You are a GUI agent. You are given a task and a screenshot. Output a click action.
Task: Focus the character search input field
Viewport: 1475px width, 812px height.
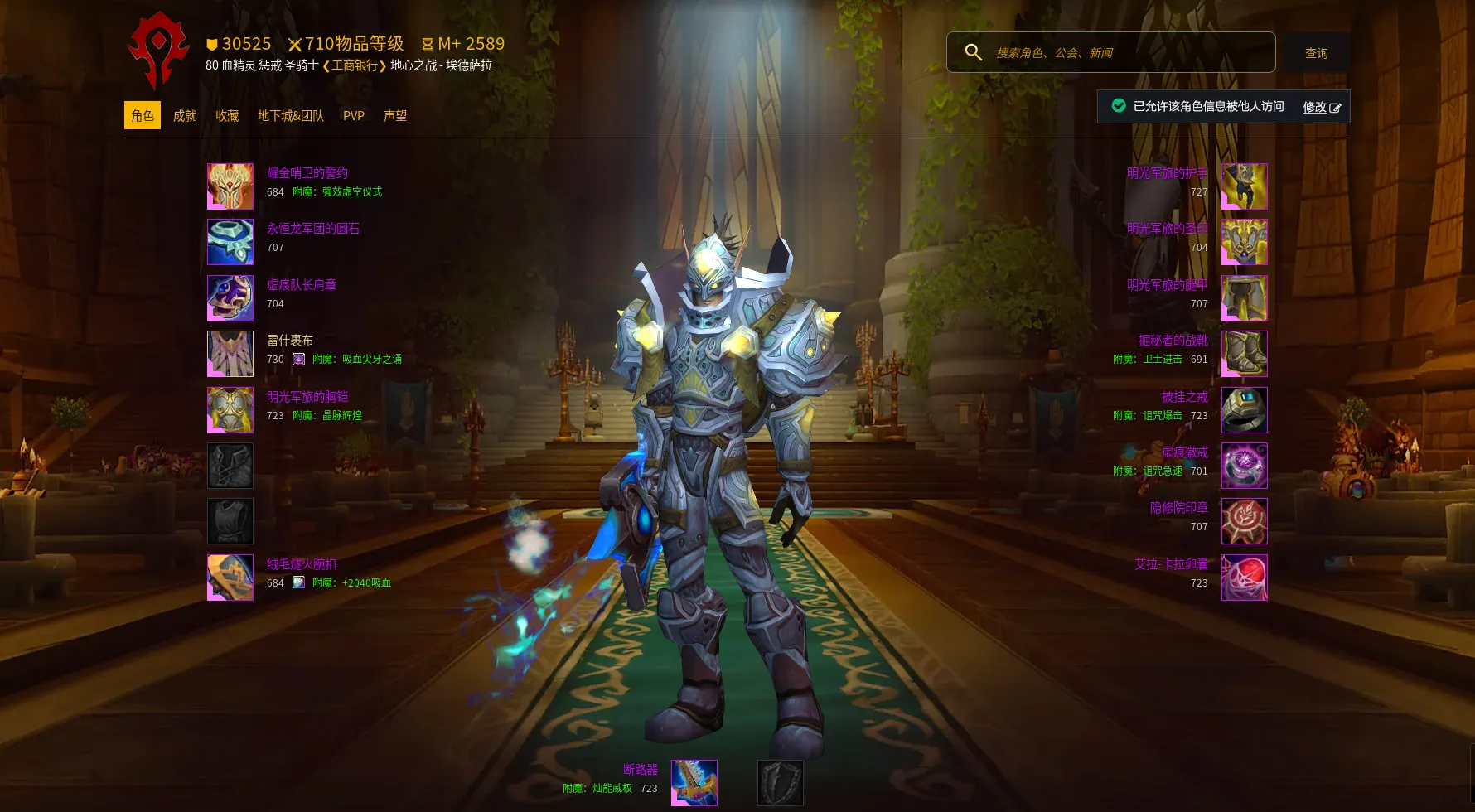[1127, 53]
